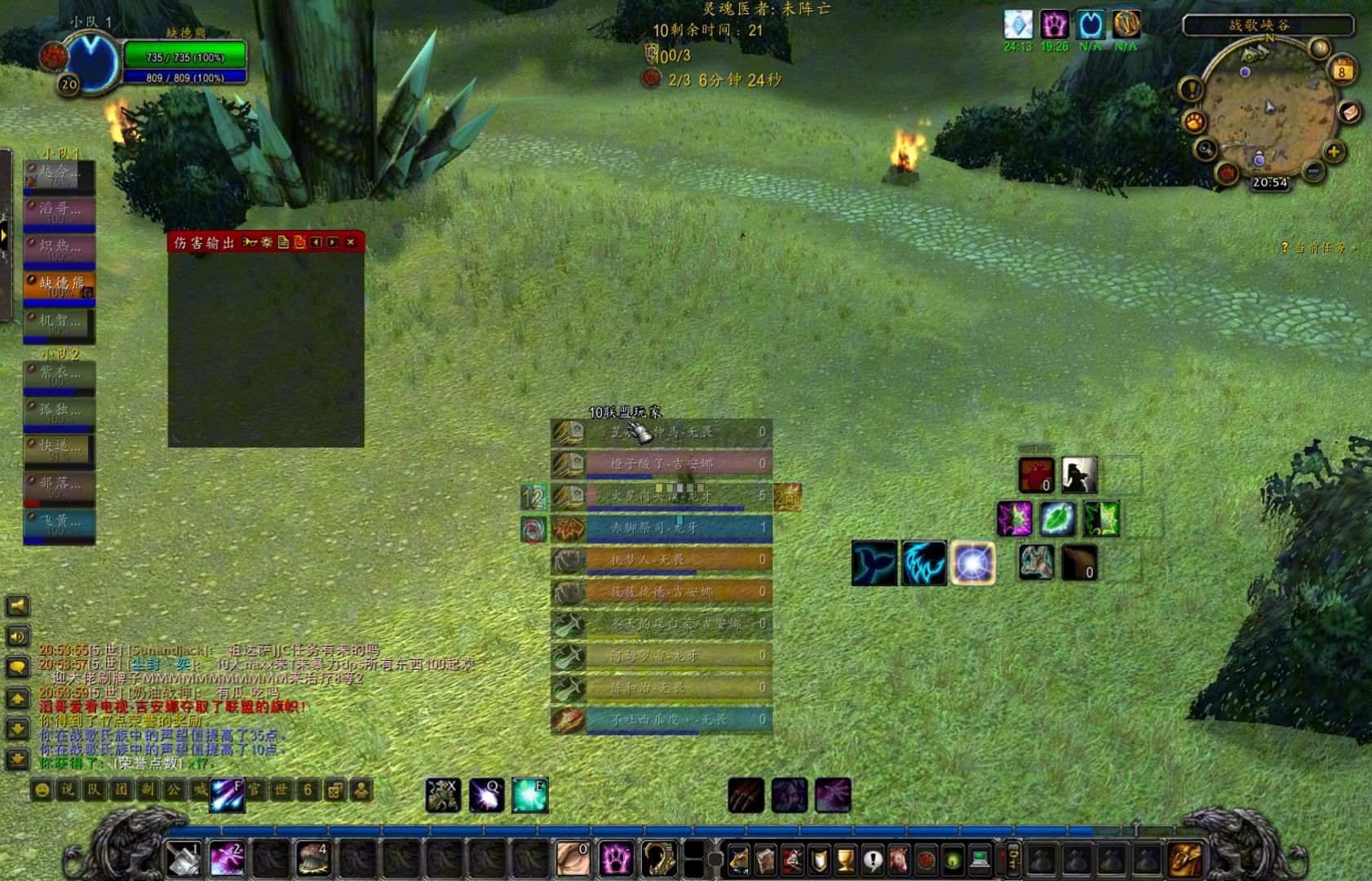Close the 伤害输出 damage meter window
1372x881 pixels.
coord(351,242)
